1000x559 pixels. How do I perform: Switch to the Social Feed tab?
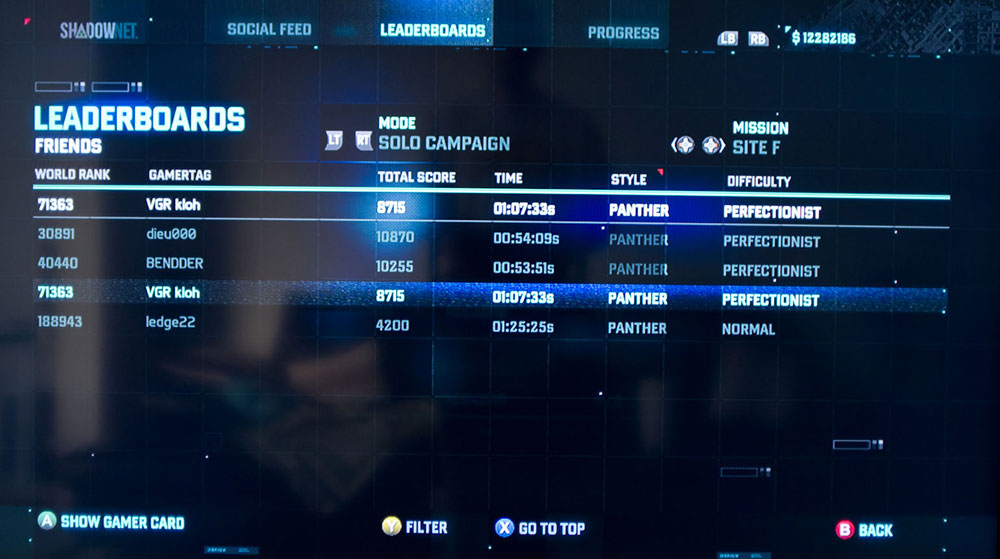pyautogui.click(x=269, y=30)
